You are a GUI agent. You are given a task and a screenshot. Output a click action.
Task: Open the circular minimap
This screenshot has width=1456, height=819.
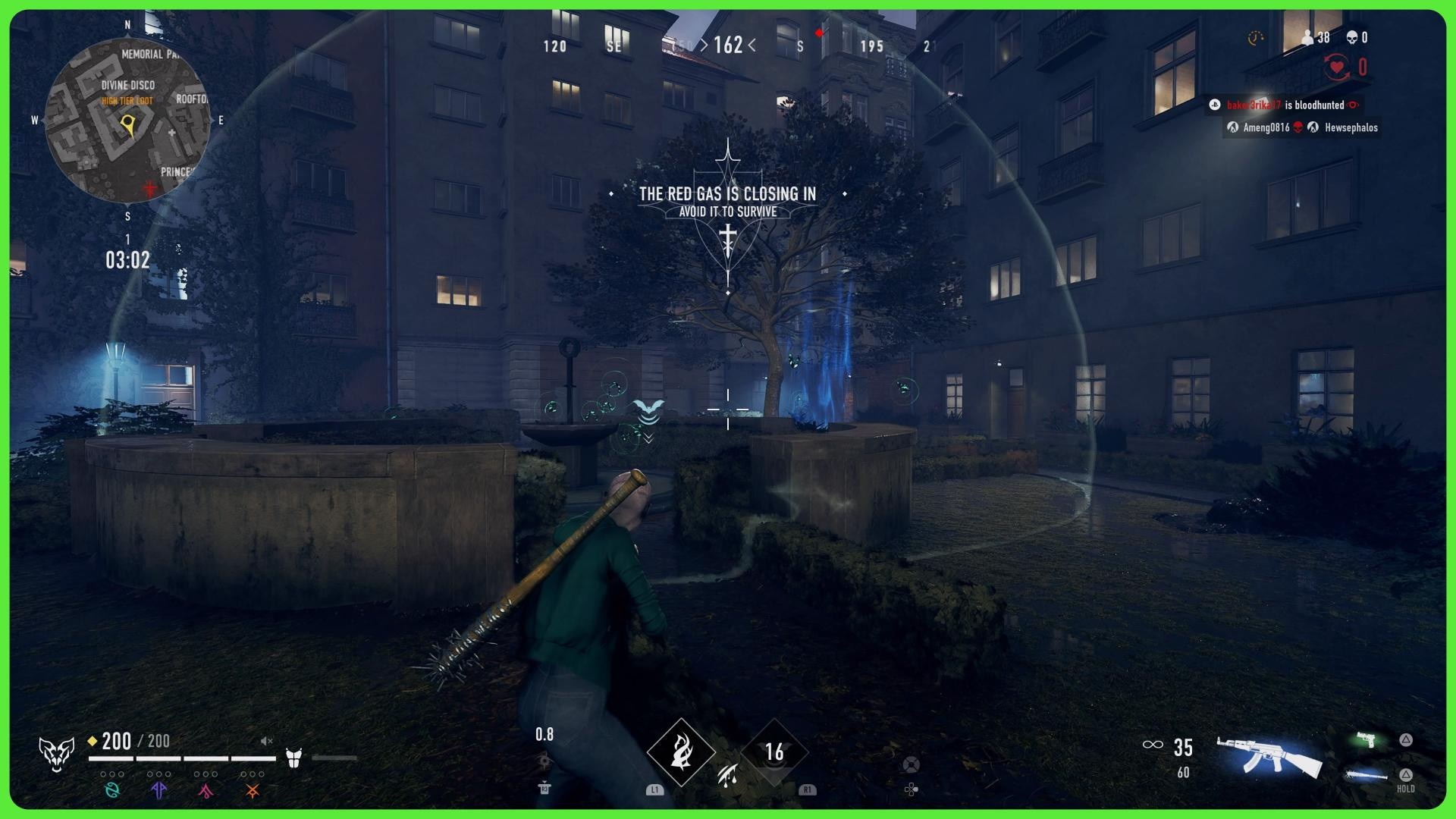127,120
